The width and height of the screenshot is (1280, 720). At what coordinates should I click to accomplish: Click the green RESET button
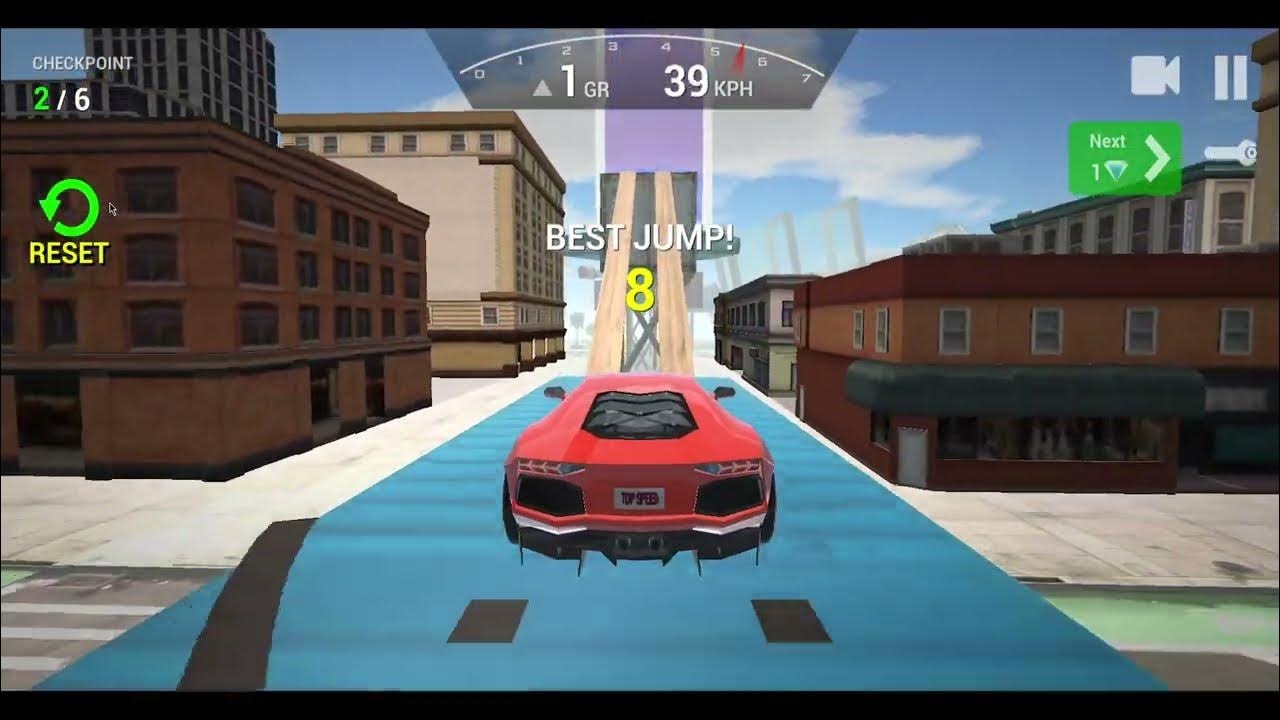(x=68, y=221)
